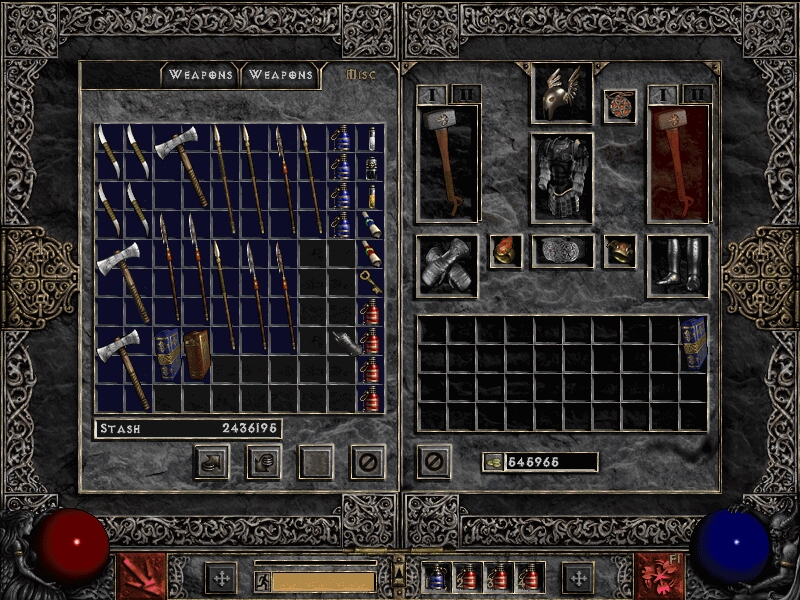The width and height of the screenshot is (800, 600).
Task: Select the brown tome in the stash
Action: click(x=197, y=353)
